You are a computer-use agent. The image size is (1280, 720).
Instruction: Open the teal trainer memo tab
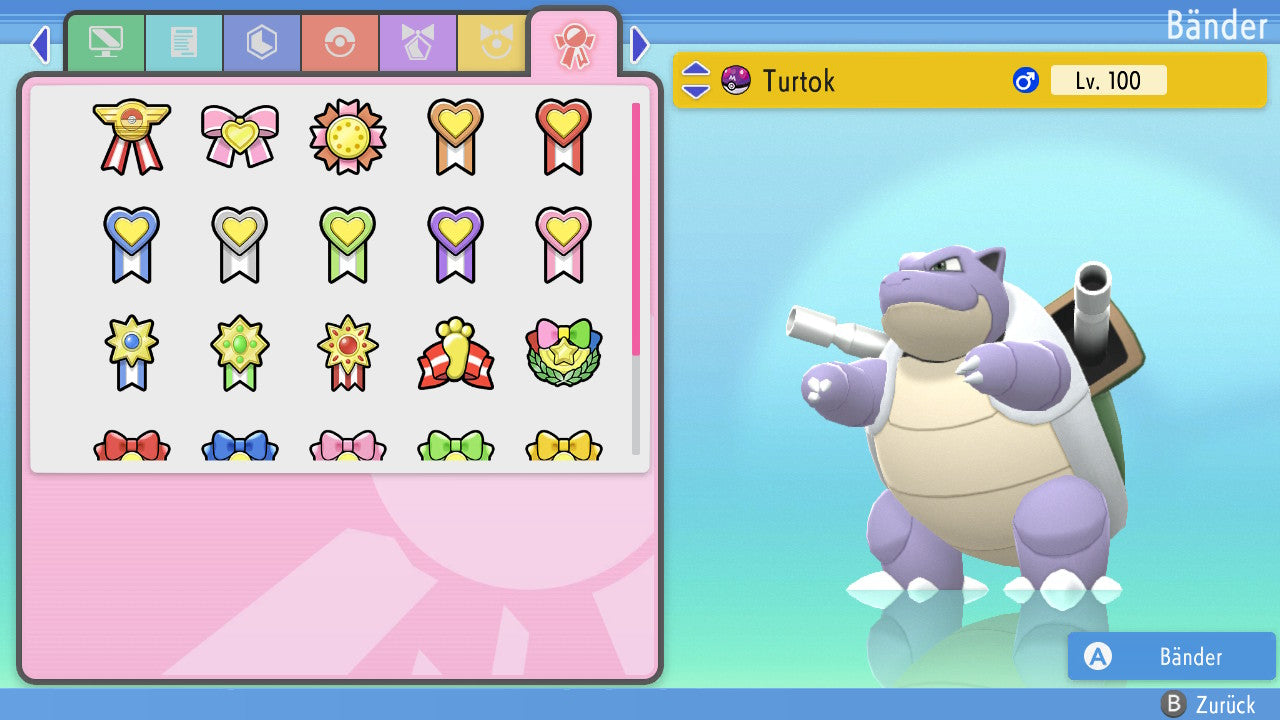click(184, 43)
